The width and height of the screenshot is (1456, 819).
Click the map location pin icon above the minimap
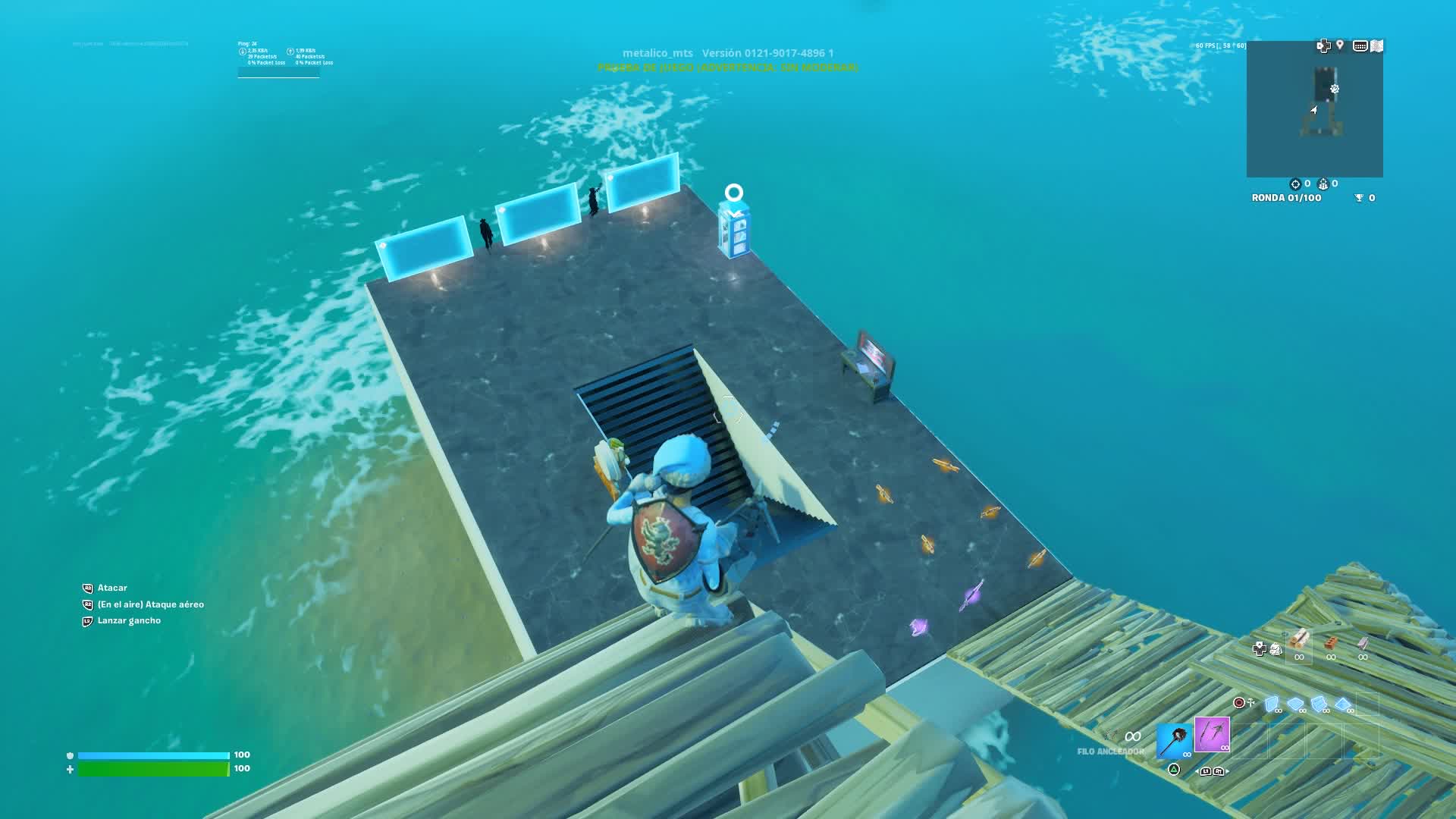pyautogui.click(x=1340, y=45)
